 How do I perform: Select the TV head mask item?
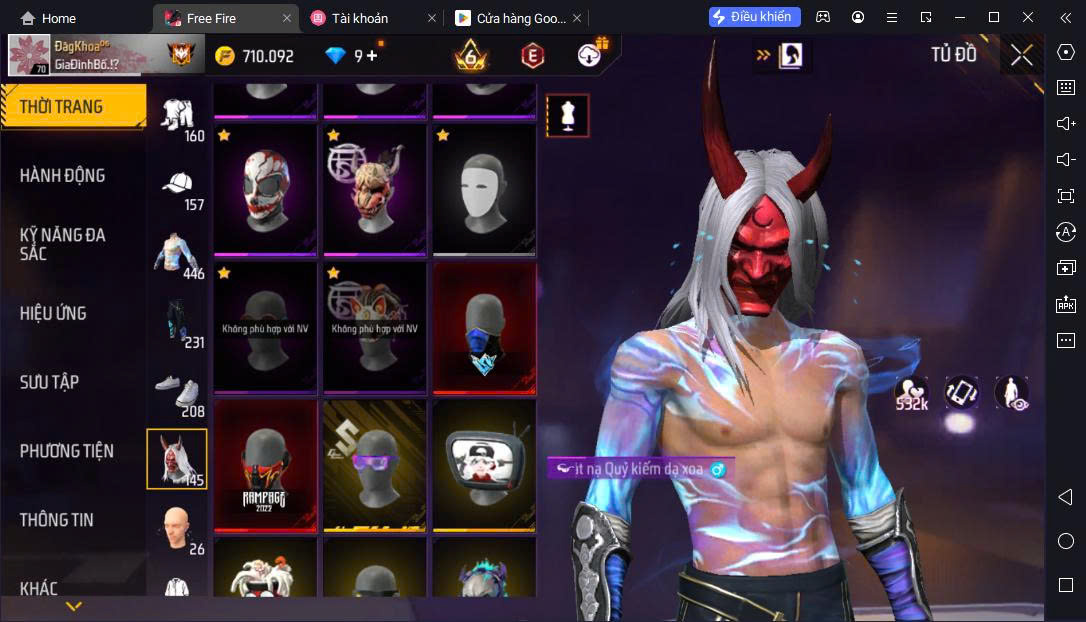pos(484,466)
